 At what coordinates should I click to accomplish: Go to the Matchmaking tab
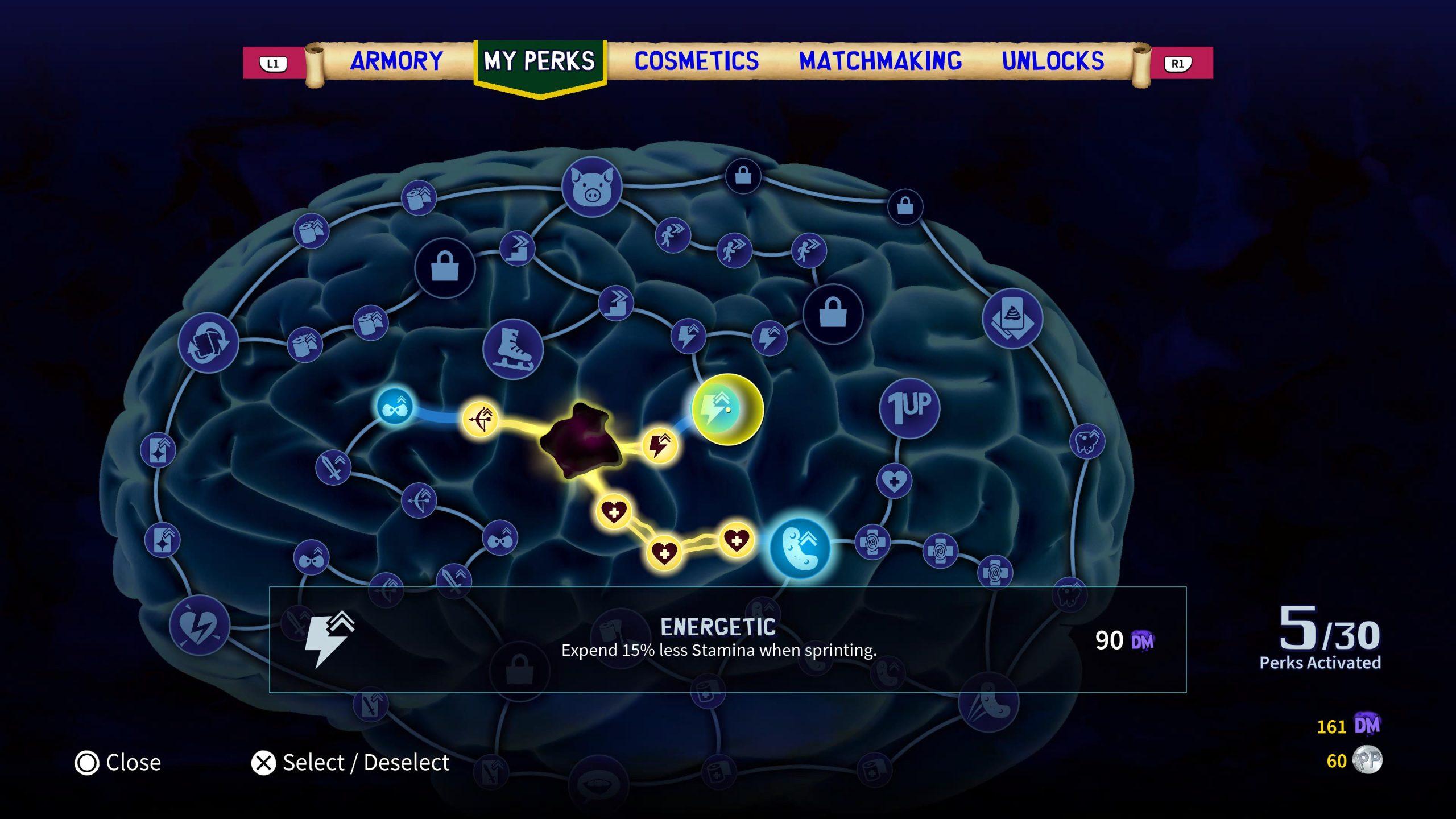click(x=880, y=61)
